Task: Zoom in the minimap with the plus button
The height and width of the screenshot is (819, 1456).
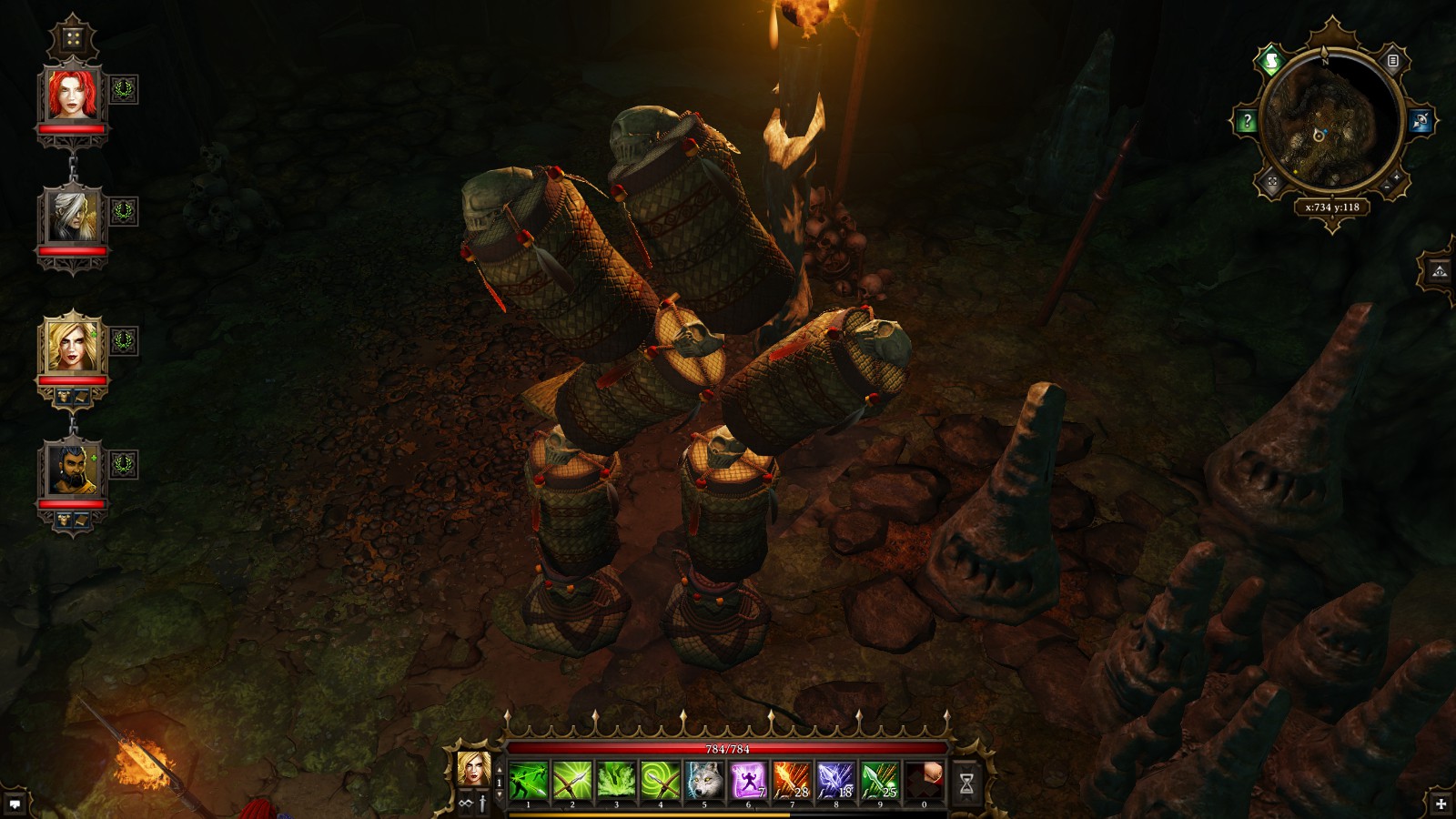Action: click(1398, 177)
